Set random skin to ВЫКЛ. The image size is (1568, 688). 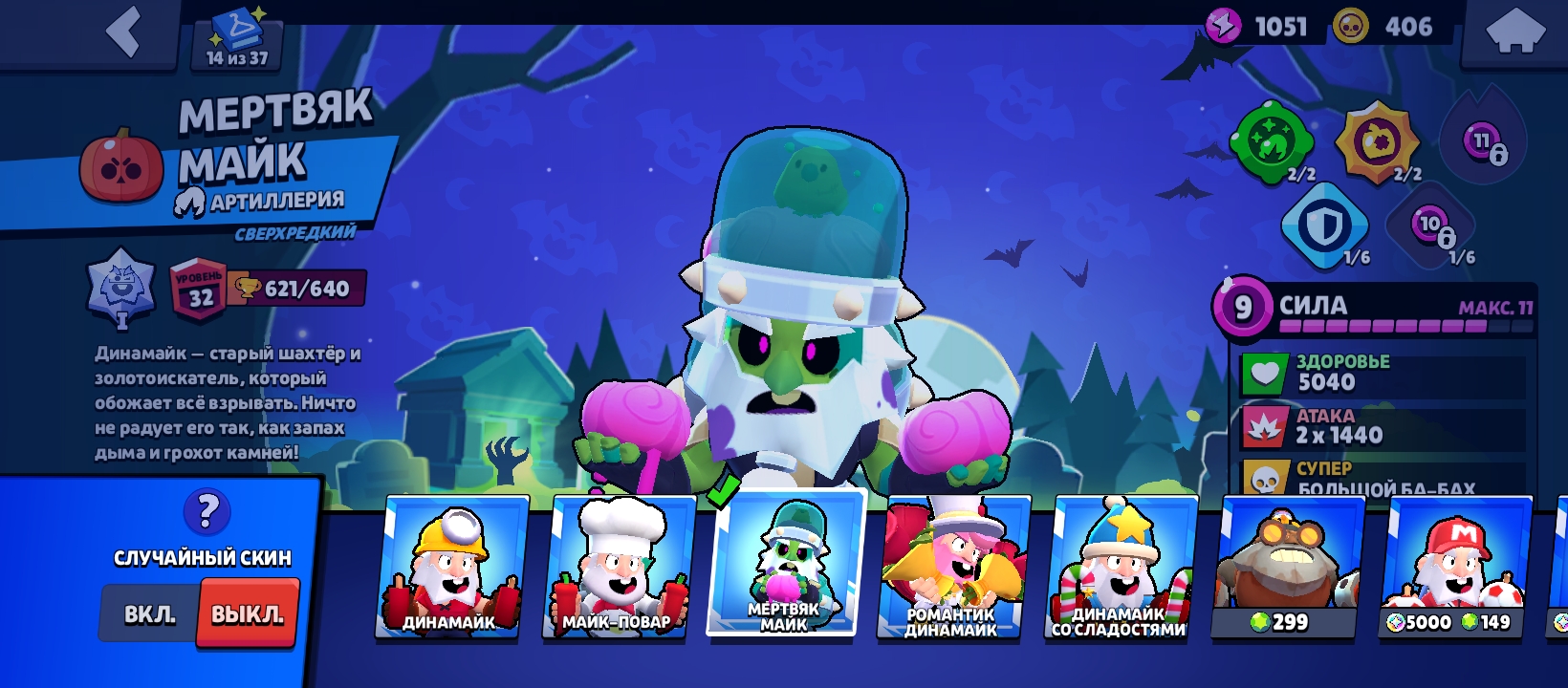pos(248,614)
